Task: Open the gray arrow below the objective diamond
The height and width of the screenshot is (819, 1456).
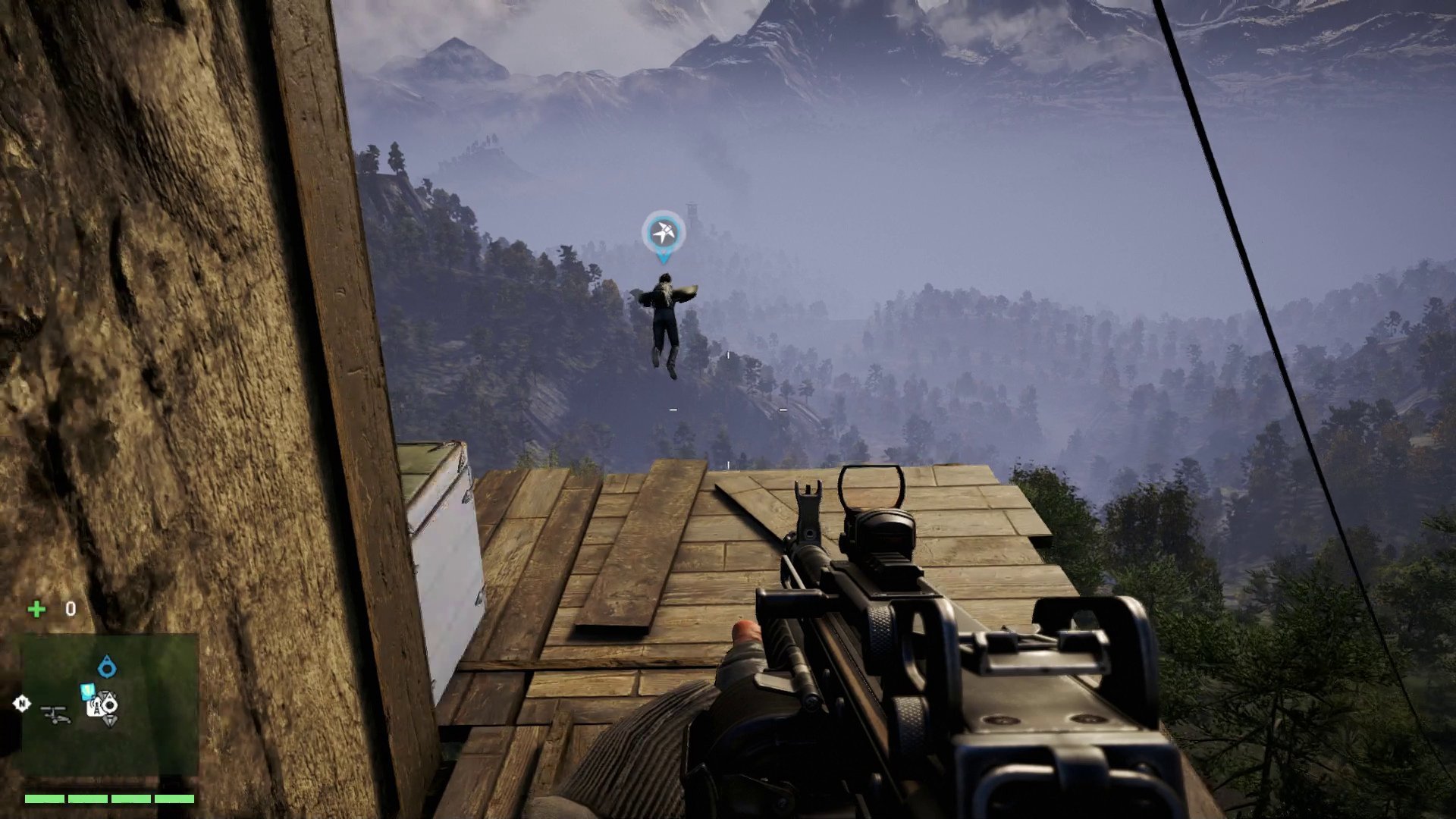Action: click(109, 721)
